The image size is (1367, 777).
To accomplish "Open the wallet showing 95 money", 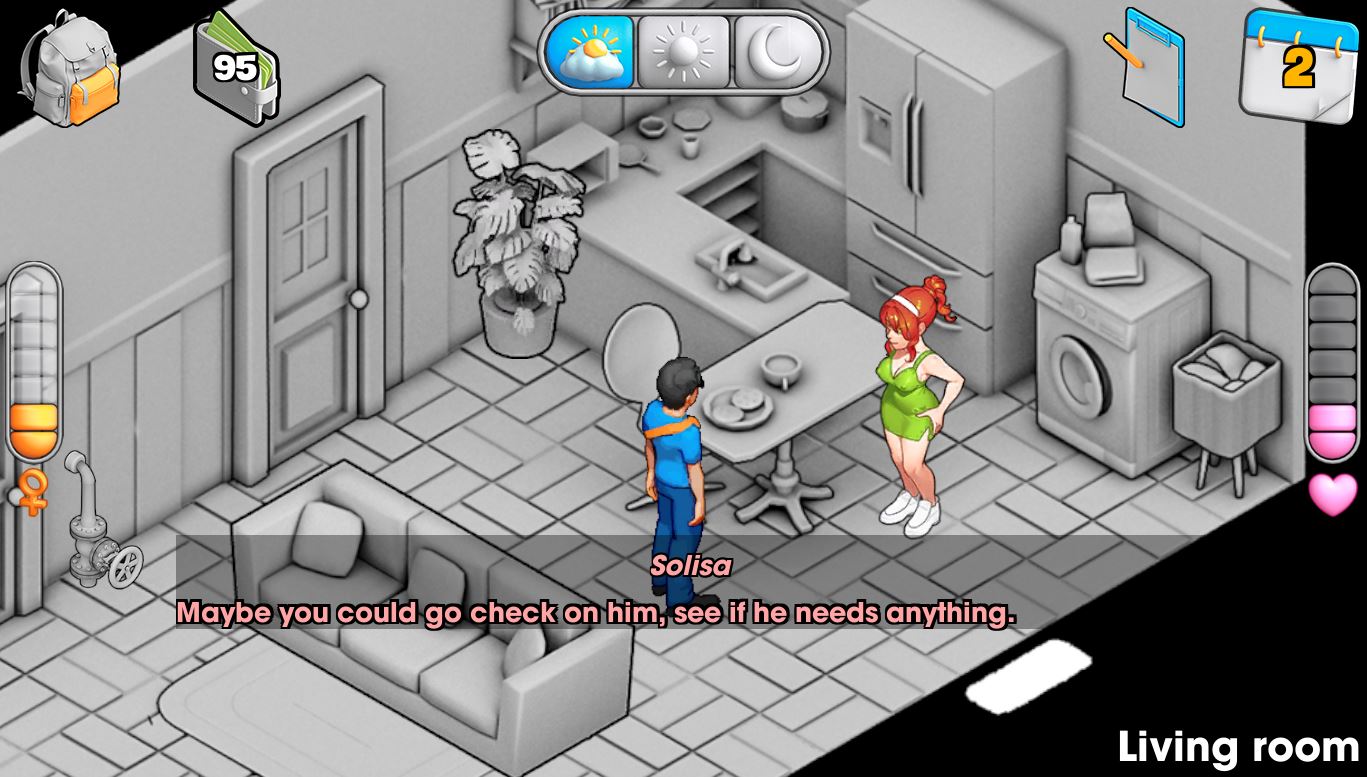I will pyautogui.click(x=236, y=68).
